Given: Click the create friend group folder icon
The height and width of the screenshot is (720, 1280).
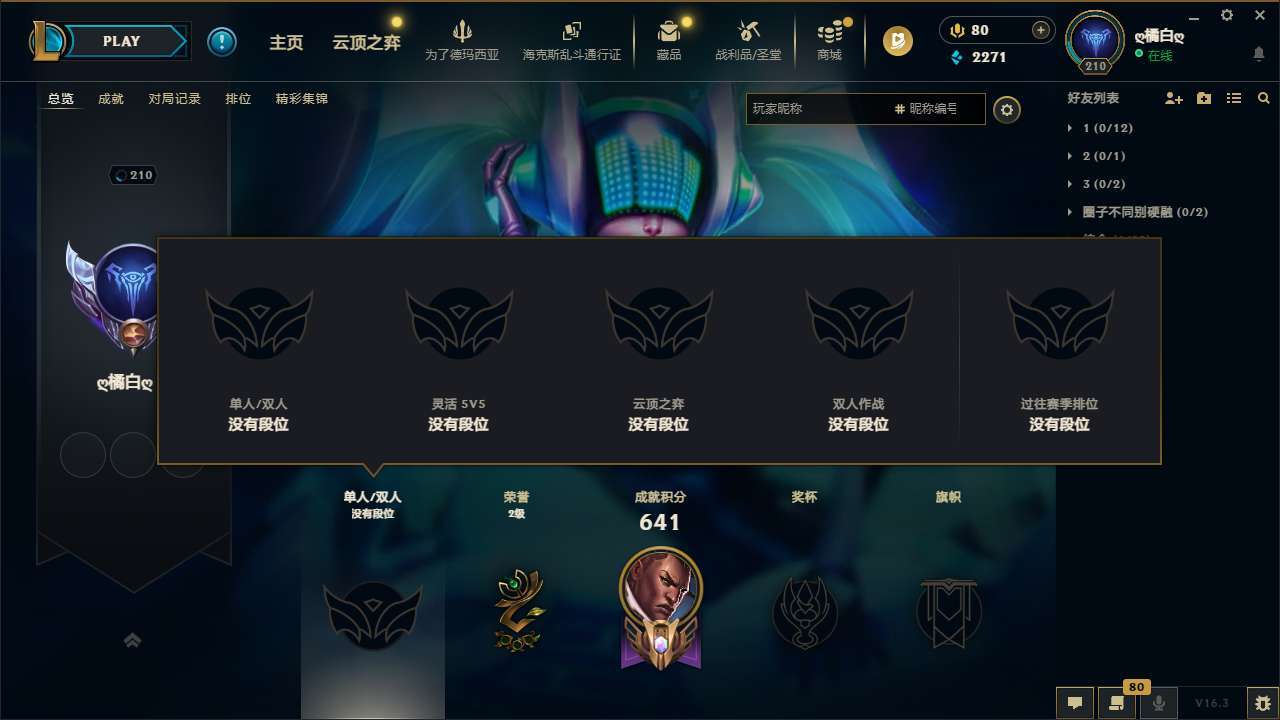Looking at the screenshot, I should (x=1202, y=98).
